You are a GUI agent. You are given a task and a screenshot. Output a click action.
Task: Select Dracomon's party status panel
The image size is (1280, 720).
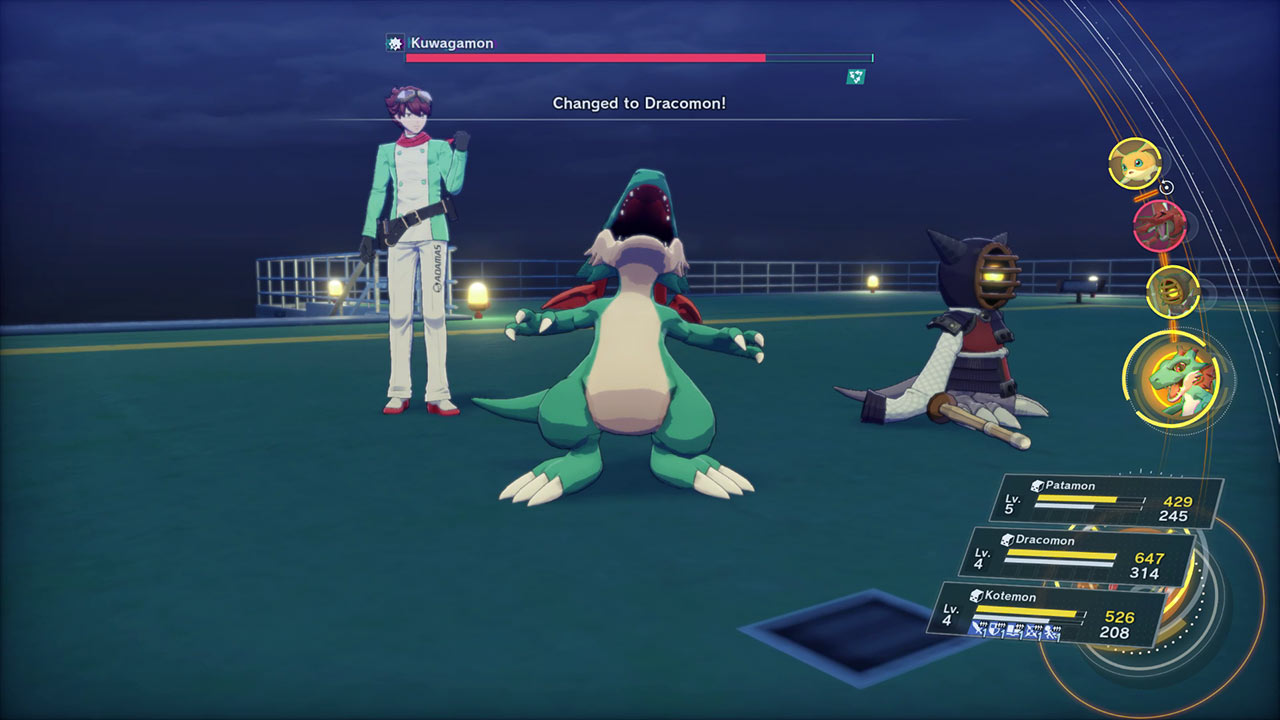click(x=1076, y=555)
